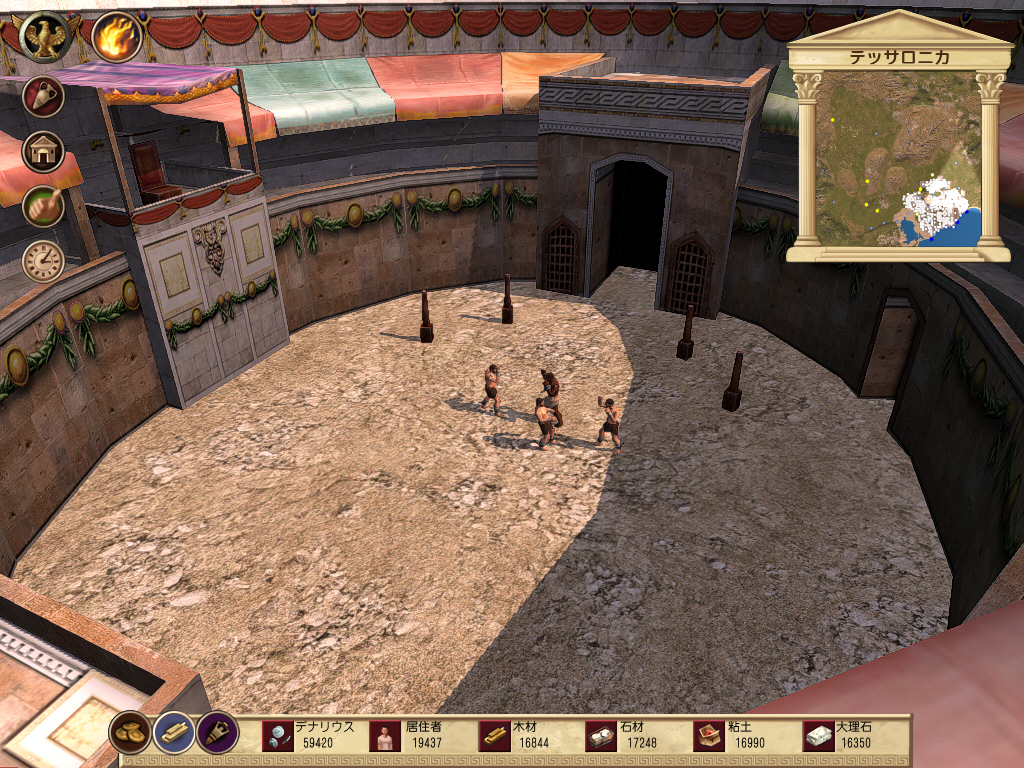
Task: Click the clock icon button
Action: tap(44, 261)
